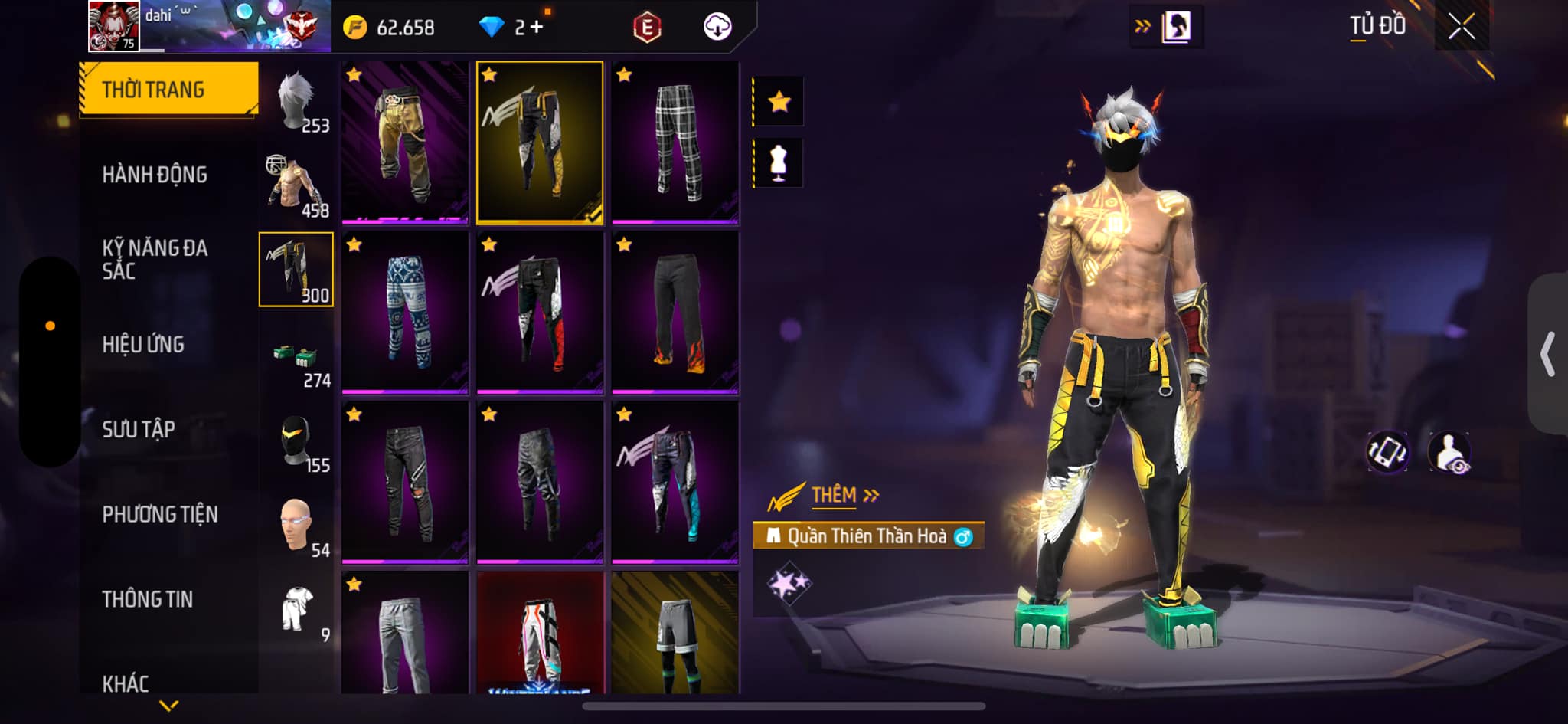Select the mask category with 155 items
The height and width of the screenshot is (724, 1568).
click(297, 442)
